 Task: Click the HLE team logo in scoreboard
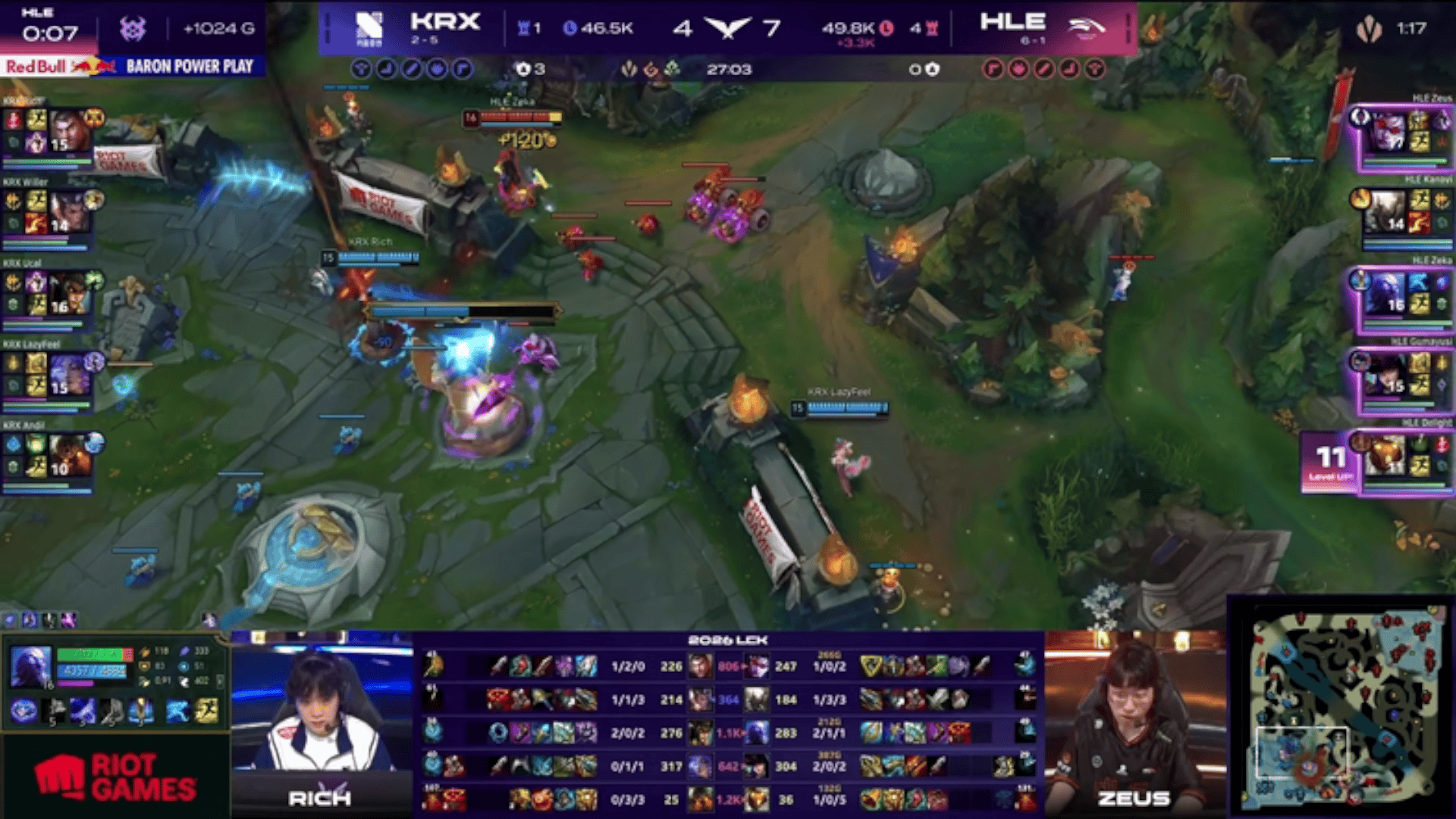tap(1086, 28)
